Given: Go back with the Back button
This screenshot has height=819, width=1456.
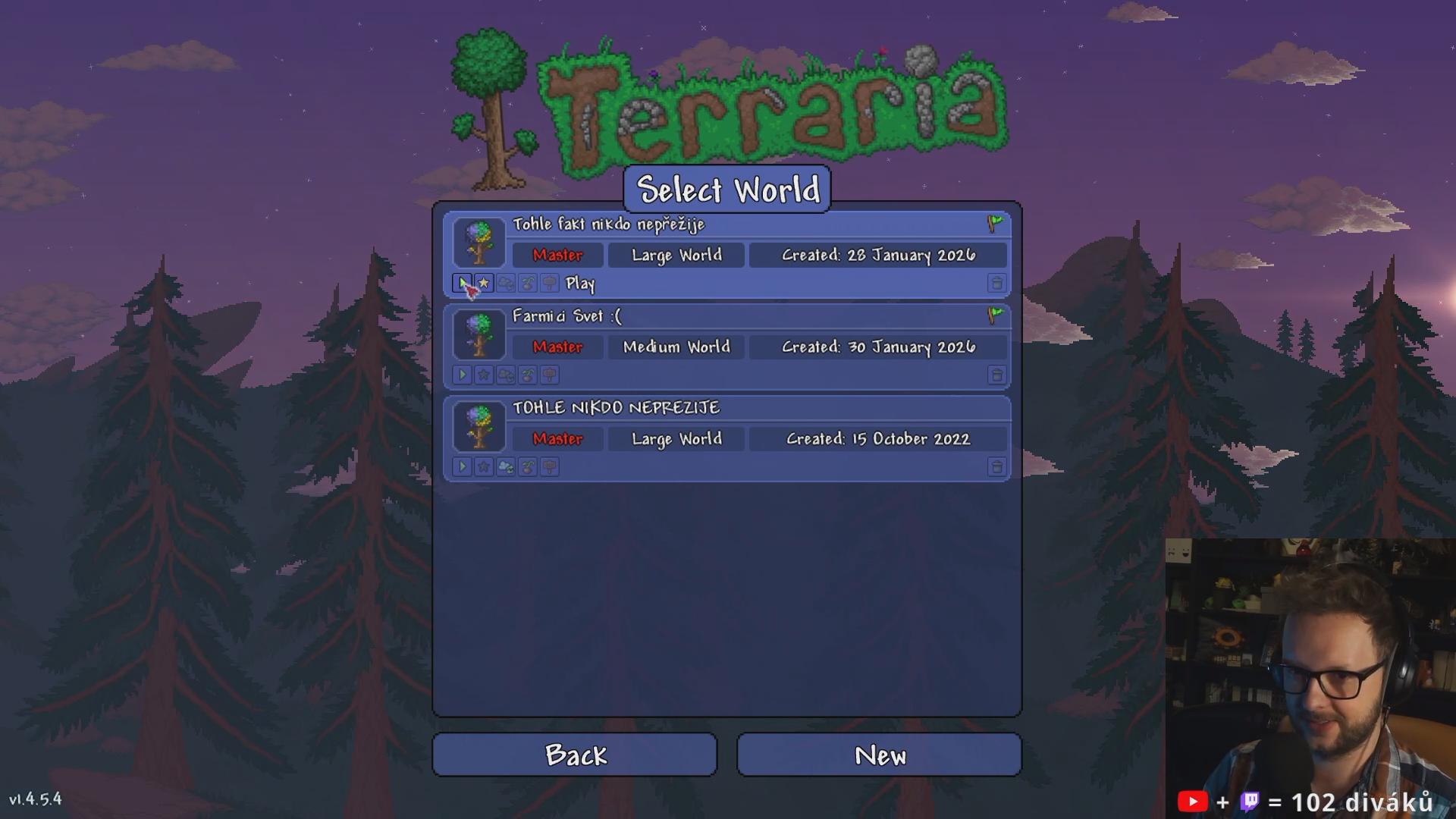Looking at the screenshot, I should point(574,755).
